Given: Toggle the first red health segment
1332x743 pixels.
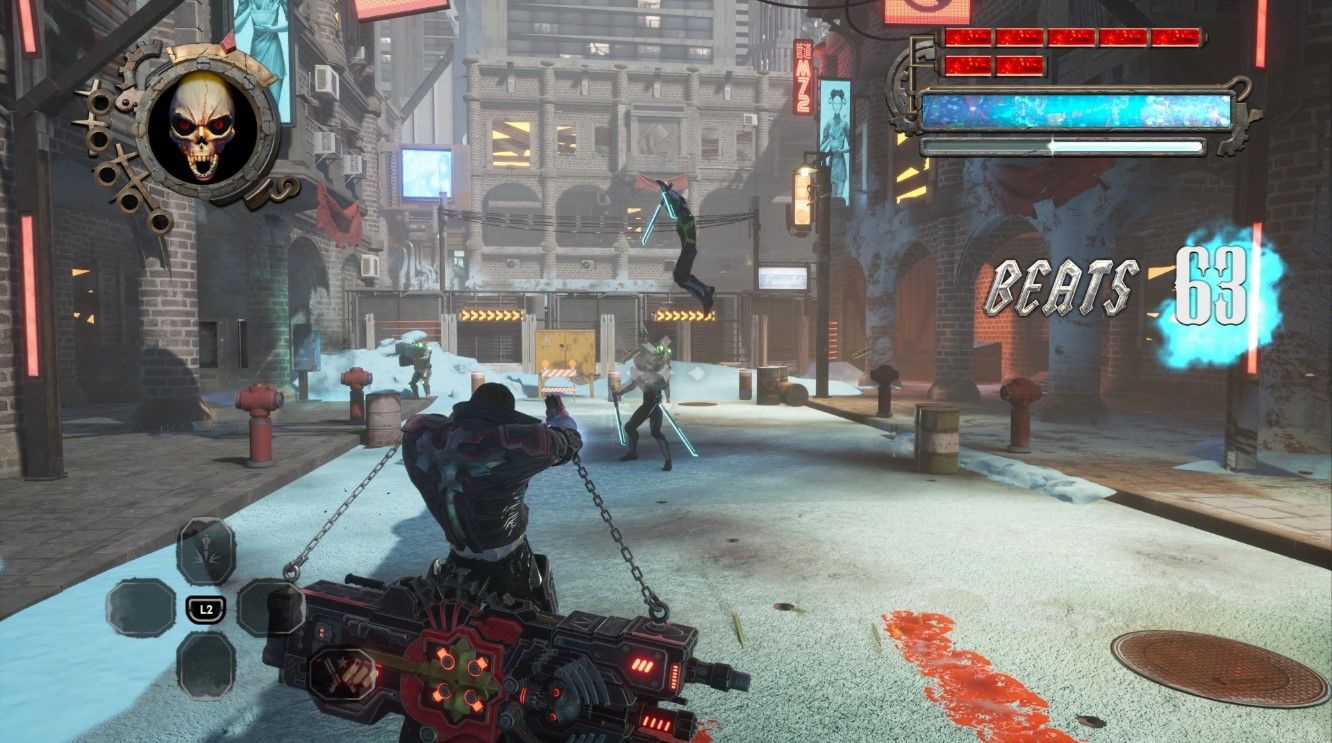Looking at the screenshot, I should [968, 38].
